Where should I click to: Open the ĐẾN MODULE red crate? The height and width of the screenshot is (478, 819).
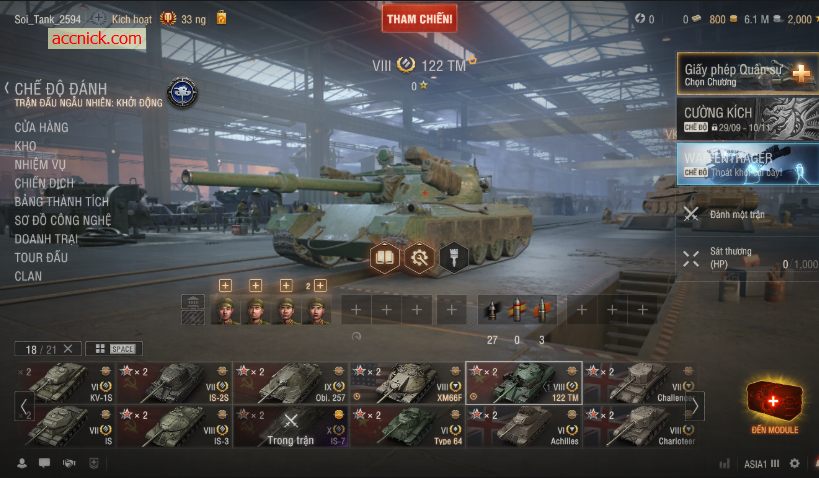pyautogui.click(x=774, y=407)
